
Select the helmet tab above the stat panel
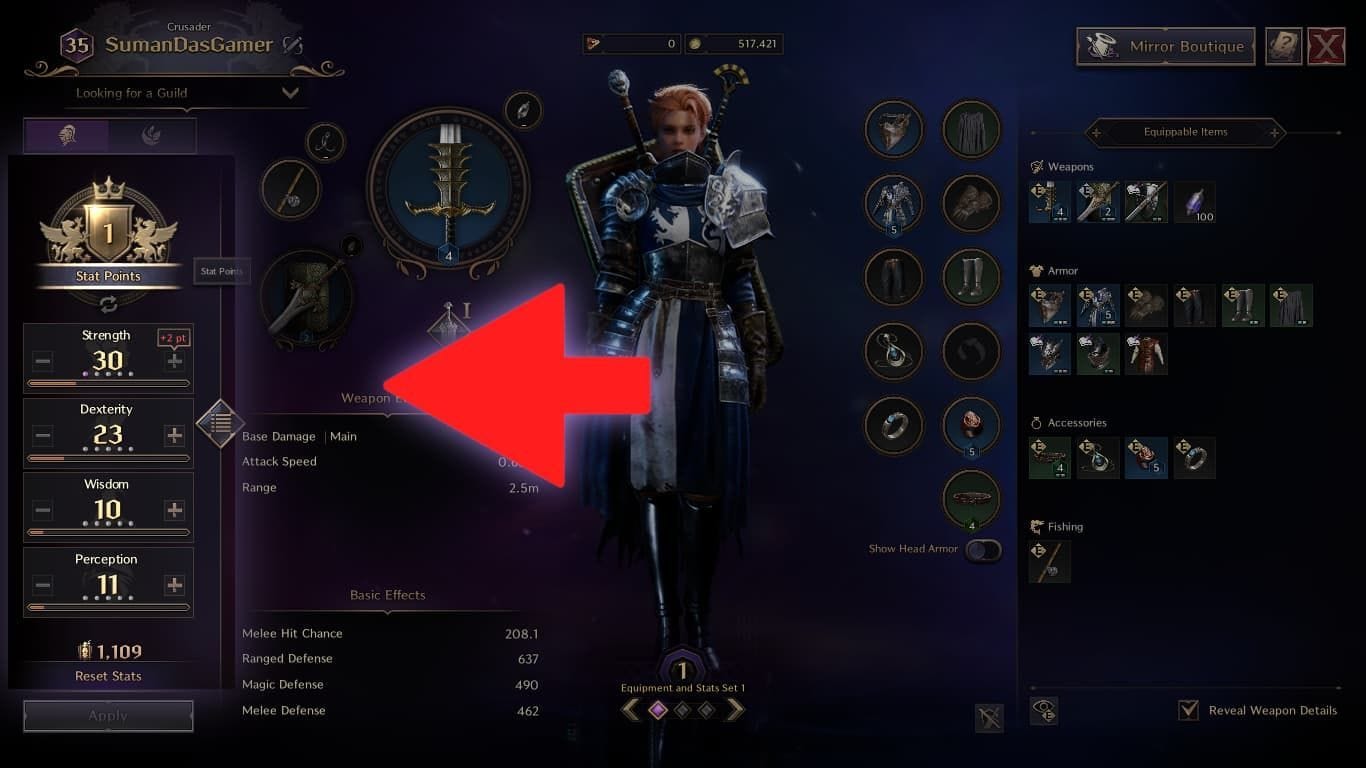(x=65, y=135)
